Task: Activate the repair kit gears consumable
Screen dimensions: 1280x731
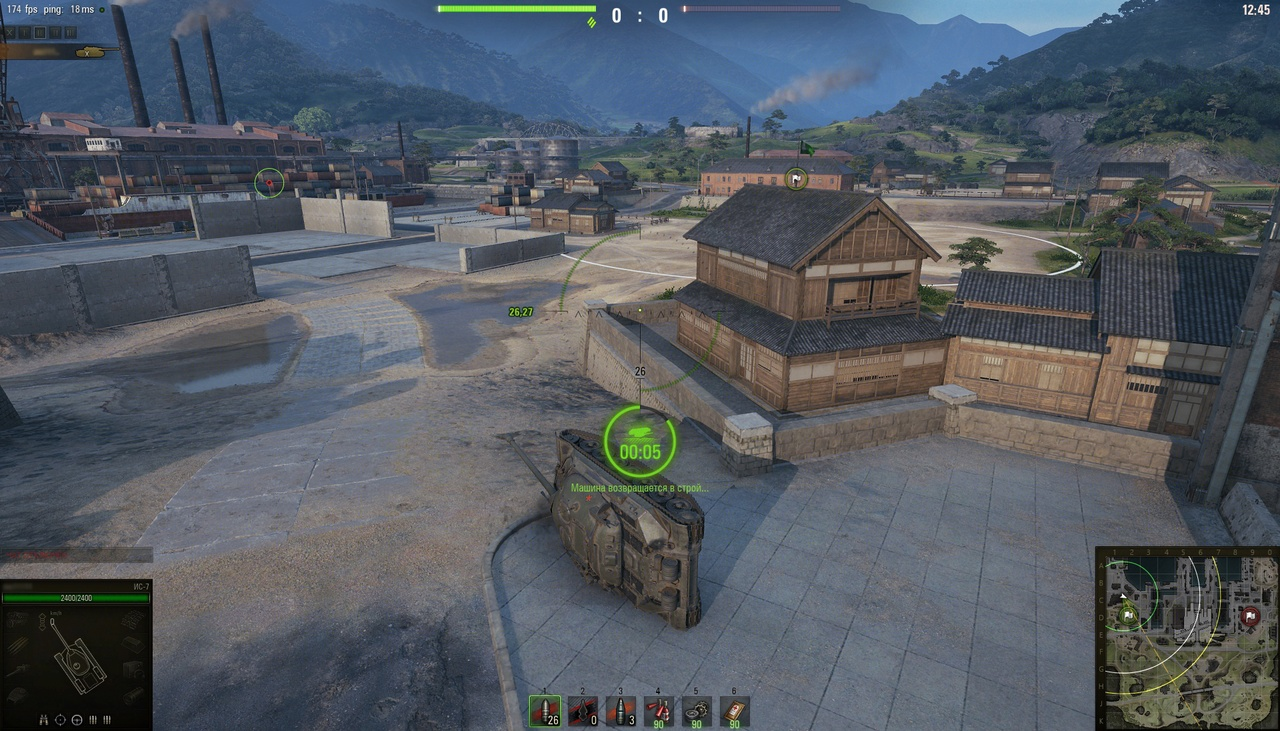Action: tap(697, 710)
